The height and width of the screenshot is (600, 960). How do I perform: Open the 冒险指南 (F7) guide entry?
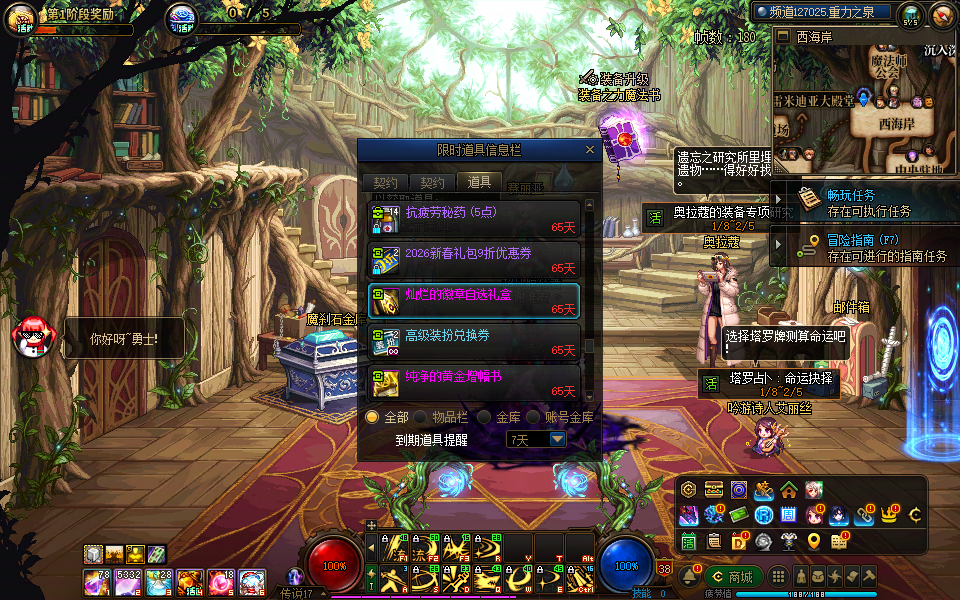coord(860,248)
